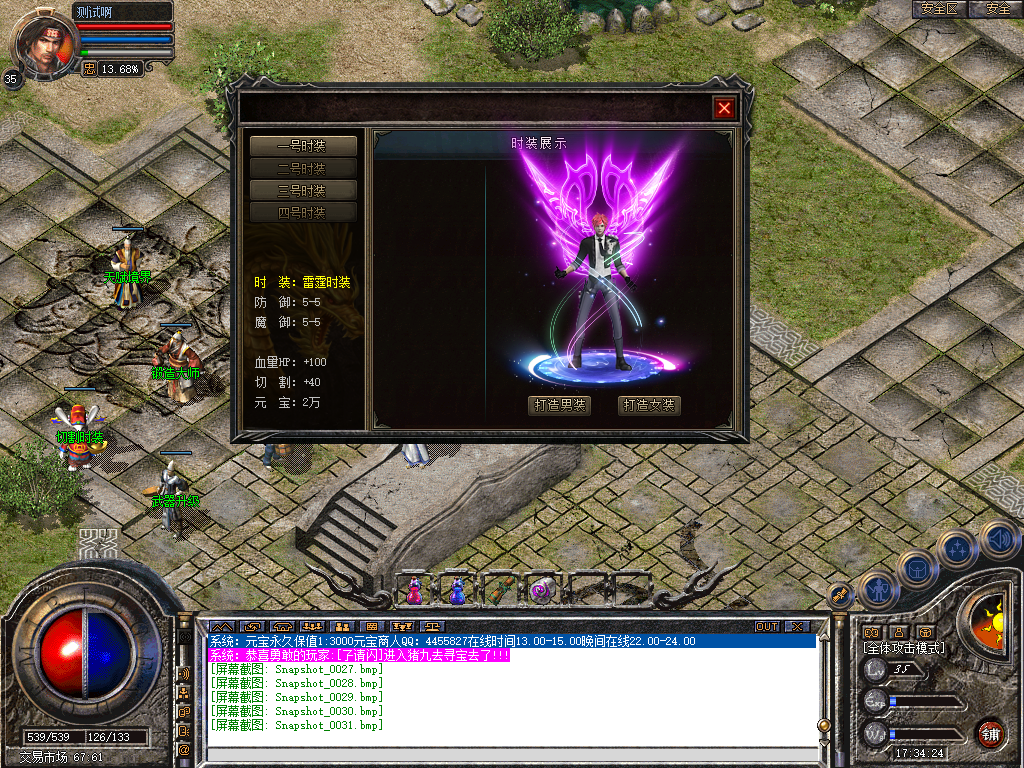This screenshot has height=768, width=1024.
Task: Select the 一号时装 outfit entry
Action: [x=303, y=147]
